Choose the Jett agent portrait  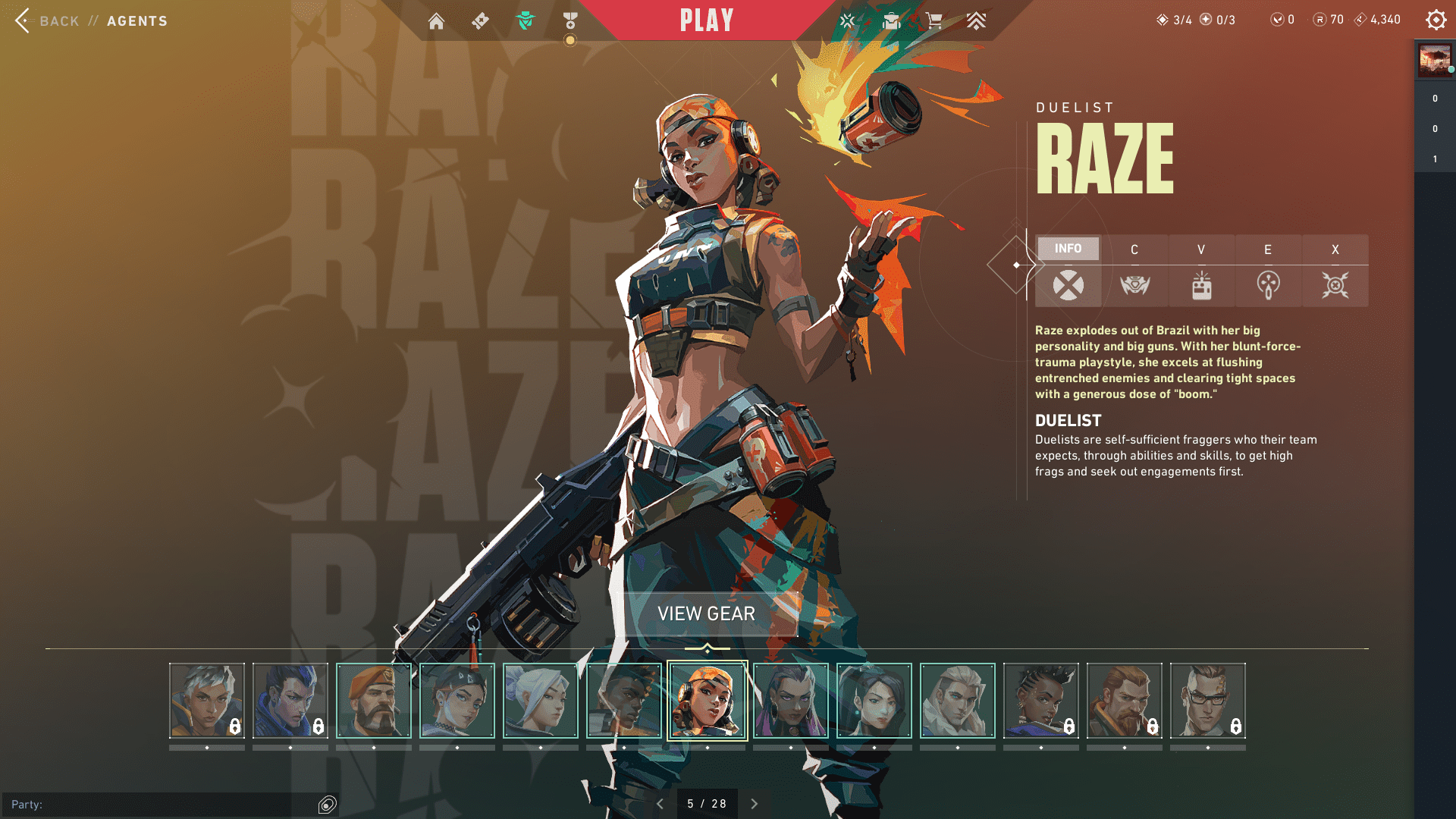point(541,701)
